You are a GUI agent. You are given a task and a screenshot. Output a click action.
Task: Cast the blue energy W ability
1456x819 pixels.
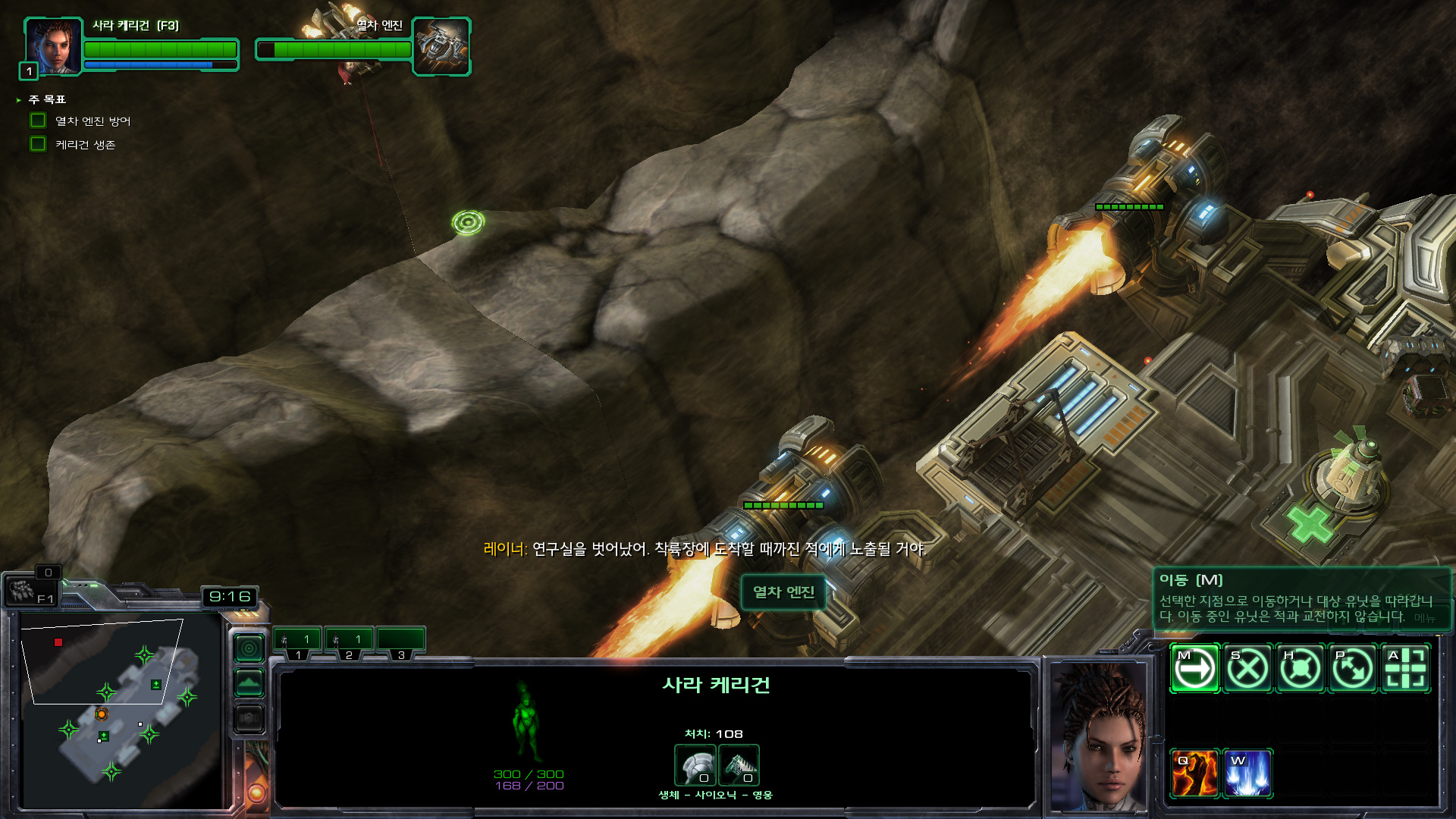point(1247,773)
